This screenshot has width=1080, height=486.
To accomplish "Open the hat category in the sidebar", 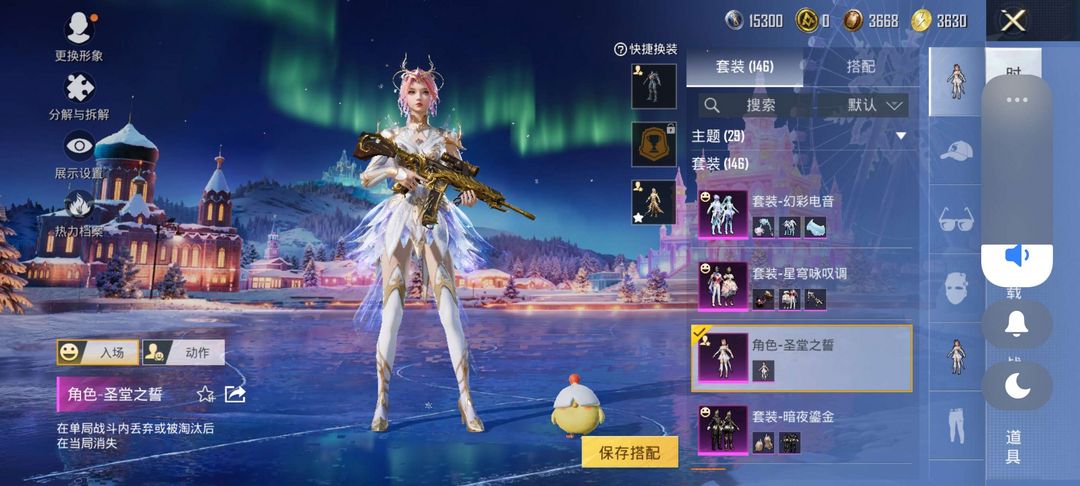I will coord(956,151).
